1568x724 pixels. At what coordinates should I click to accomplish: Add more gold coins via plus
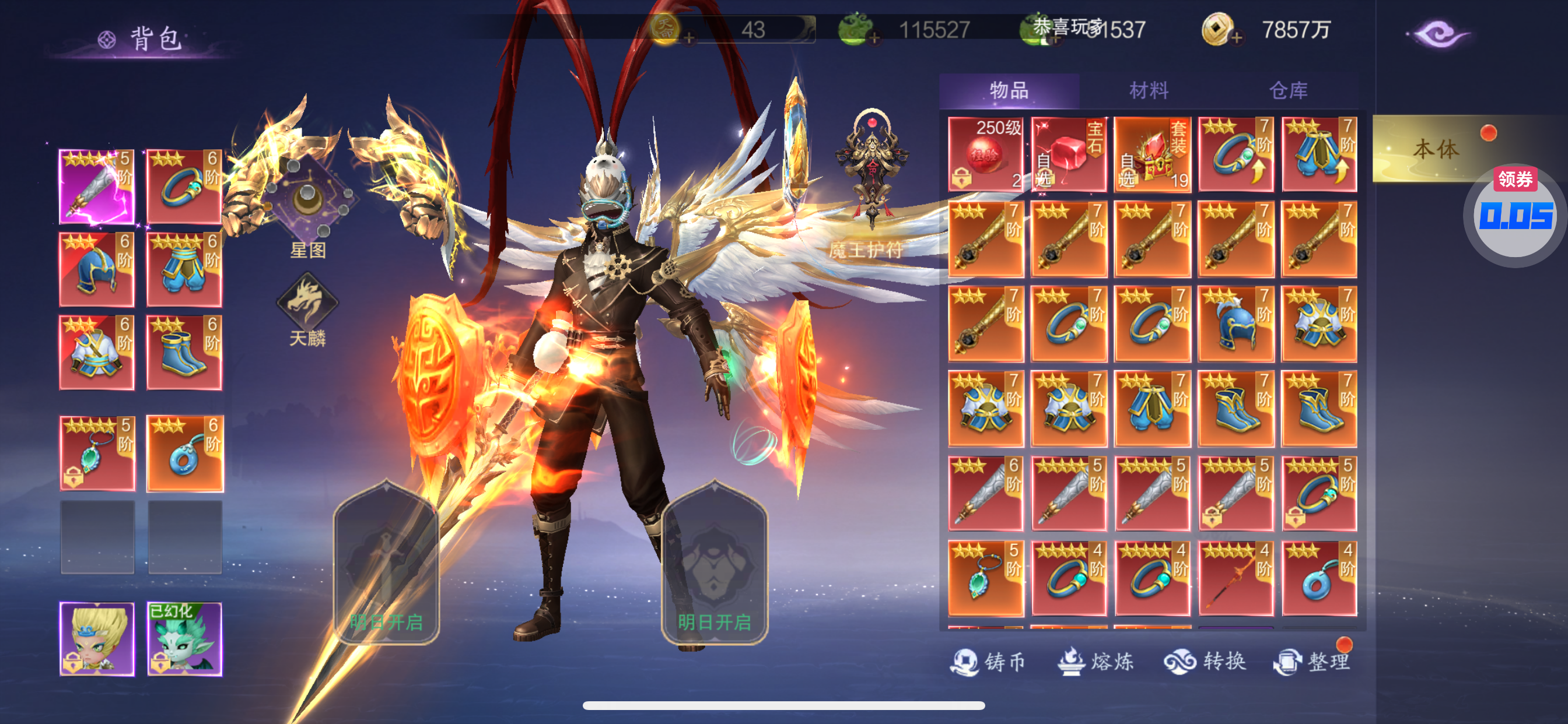coord(1236,38)
